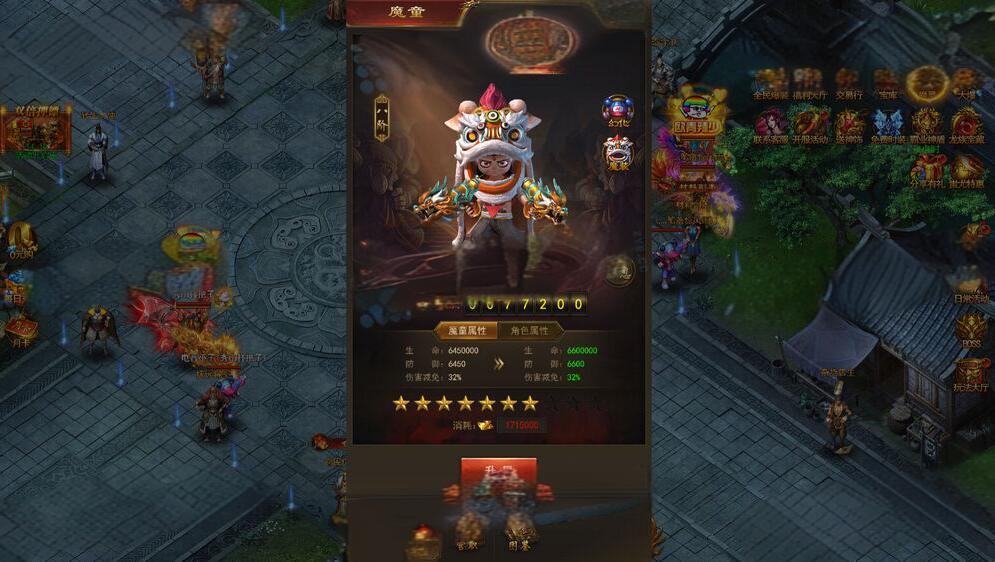The width and height of the screenshot is (995, 562).
Task: Open the 日常活动 daily activities icon
Action: (968, 284)
